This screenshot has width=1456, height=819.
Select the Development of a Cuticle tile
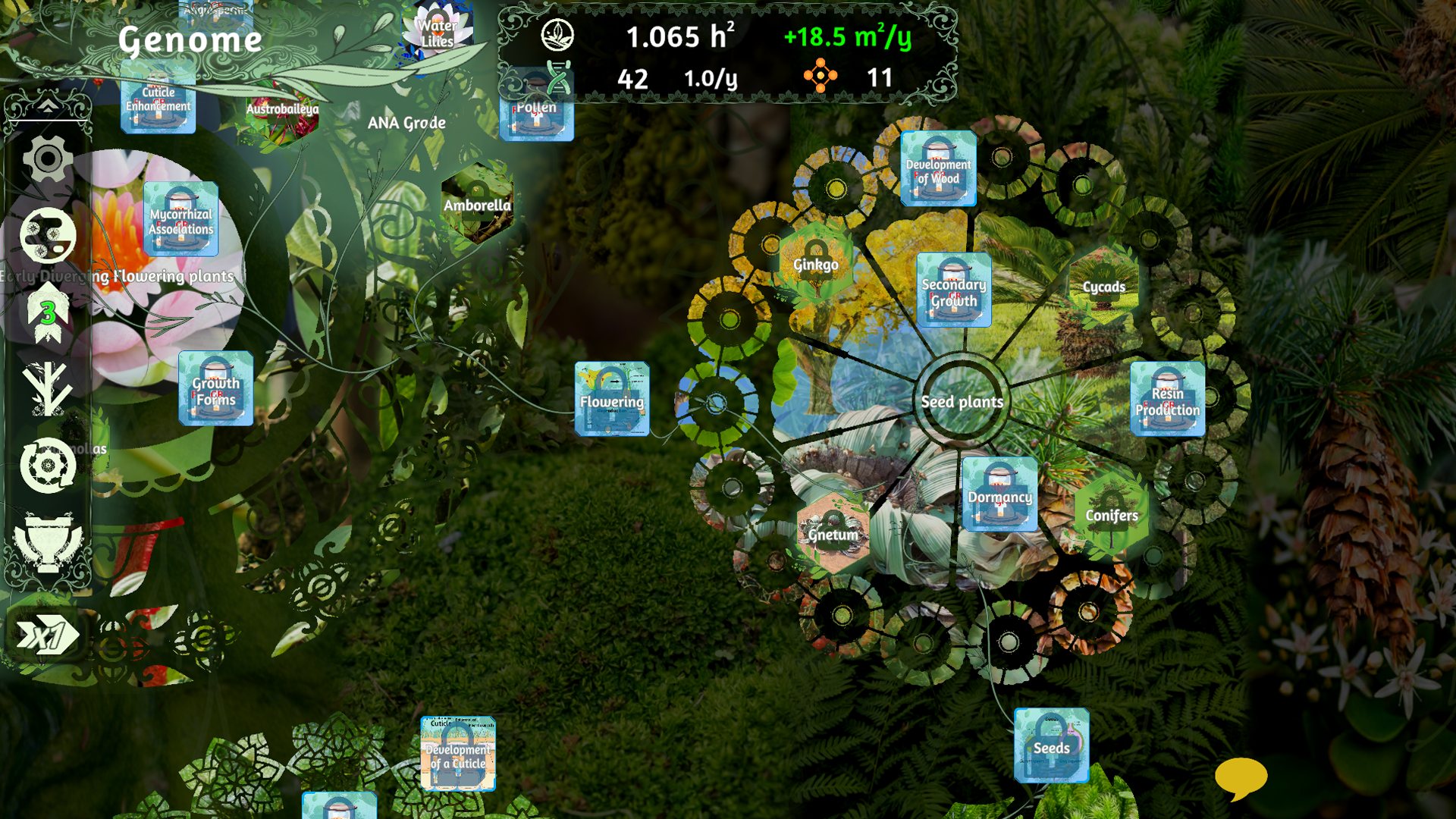point(458,754)
